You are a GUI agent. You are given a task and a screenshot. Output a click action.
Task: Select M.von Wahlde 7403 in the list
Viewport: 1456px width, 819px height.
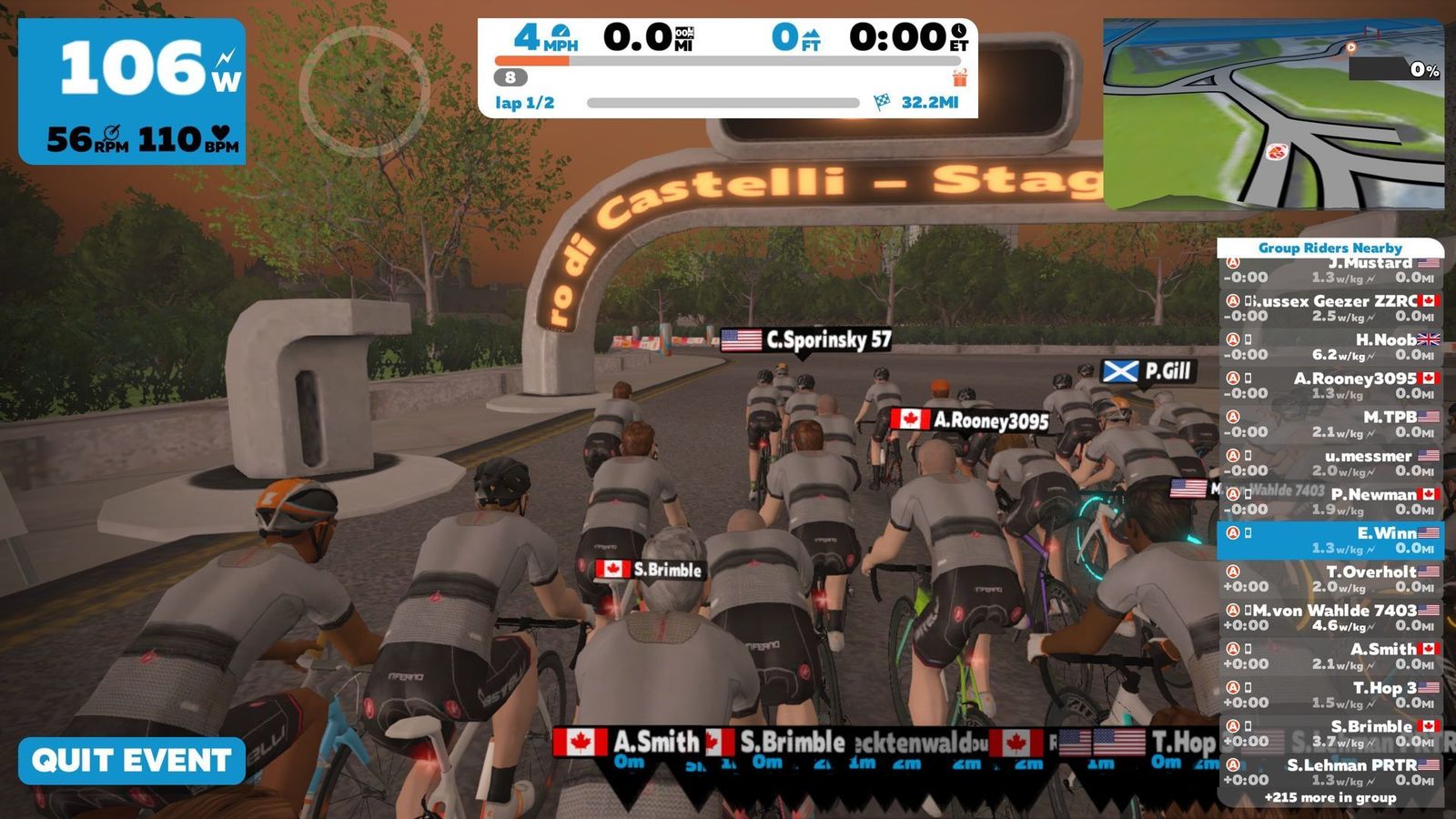[x=1330, y=617]
